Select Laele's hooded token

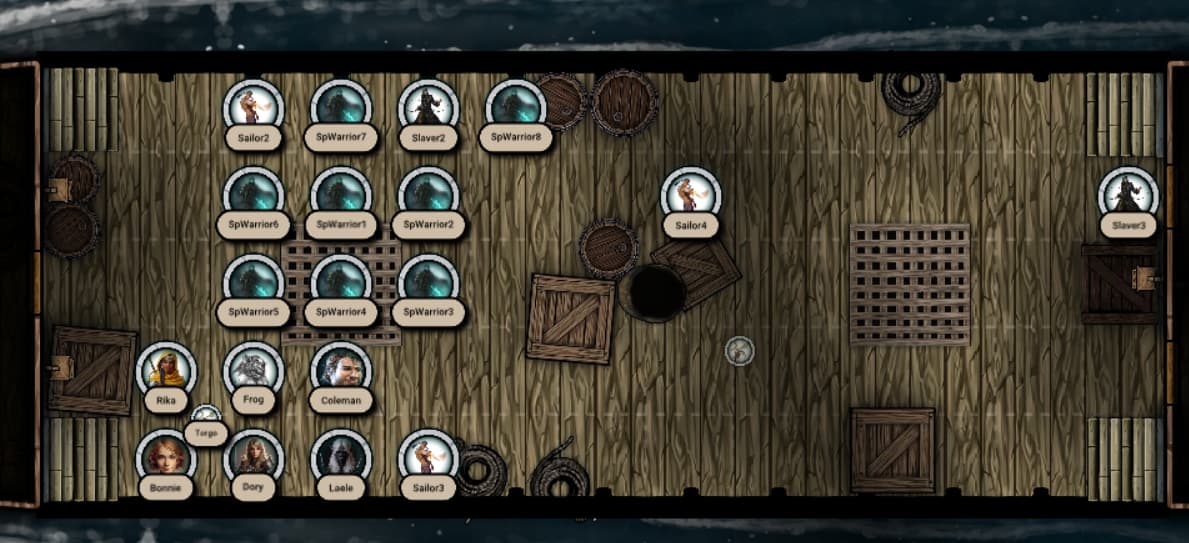pyautogui.click(x=341, y=458)
